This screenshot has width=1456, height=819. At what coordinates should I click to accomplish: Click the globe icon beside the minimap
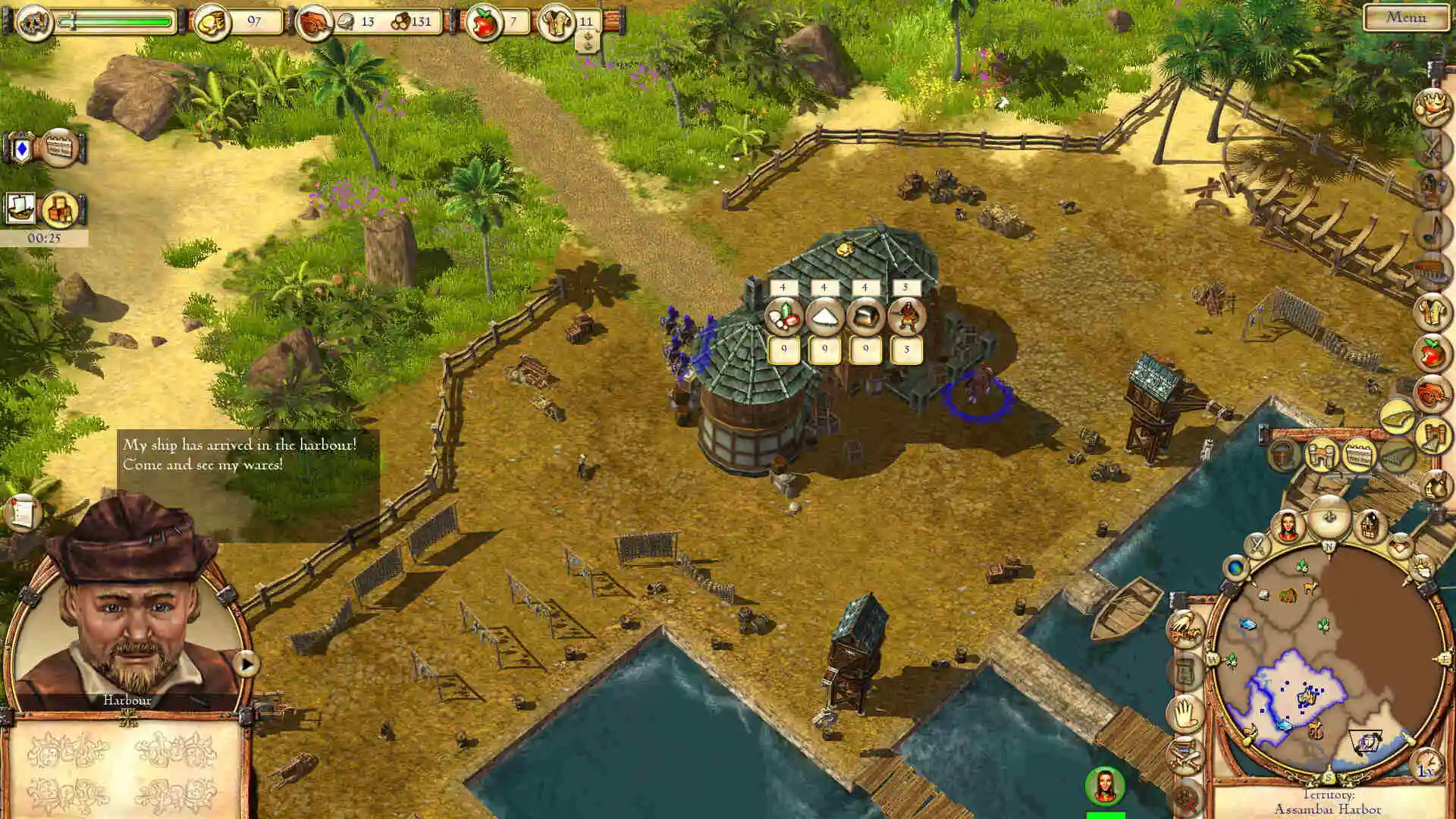pyautogui.click(x=1236, y=567)
